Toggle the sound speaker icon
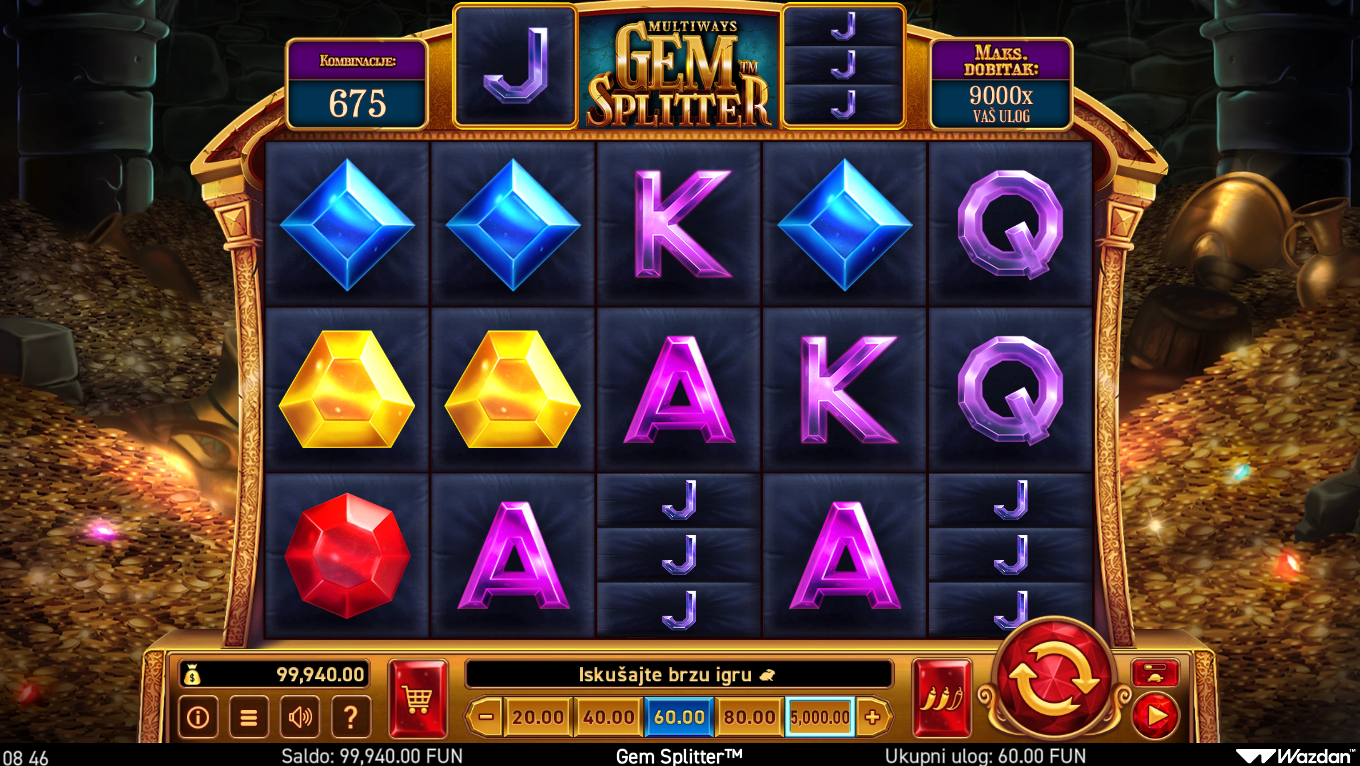 (x=299, y=716)
